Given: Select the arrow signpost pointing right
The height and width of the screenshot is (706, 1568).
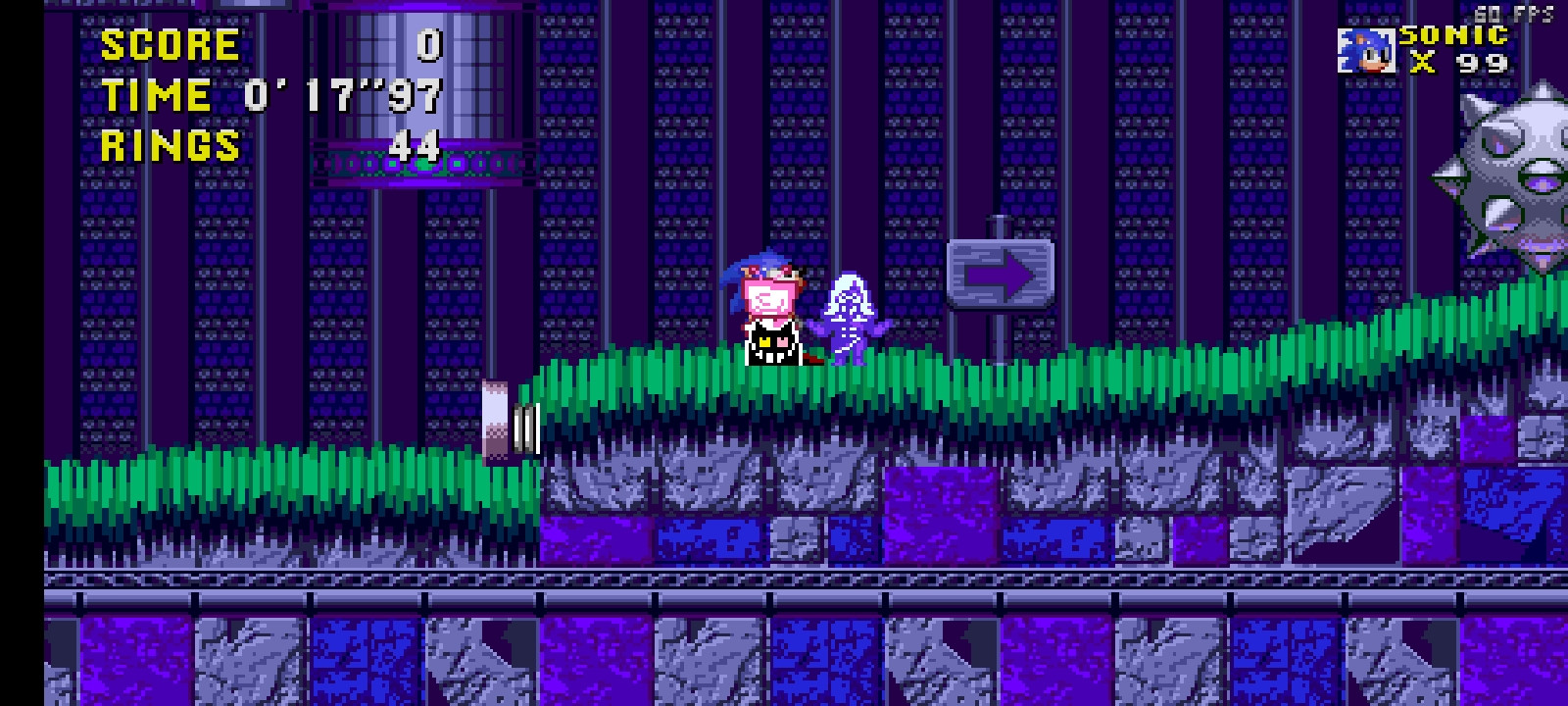Looking at the screenshot, I should 998,272.
